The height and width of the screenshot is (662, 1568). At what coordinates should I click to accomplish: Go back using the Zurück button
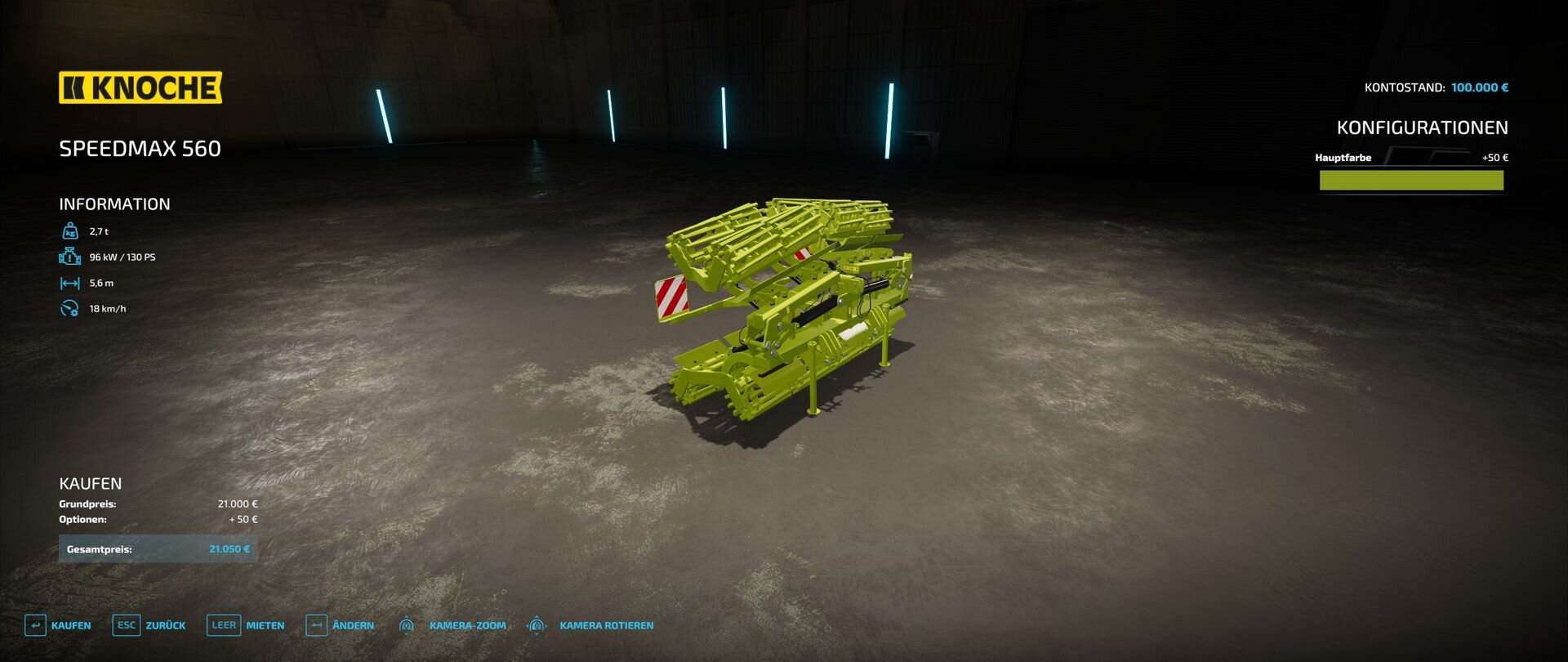(x=149, y=625)
